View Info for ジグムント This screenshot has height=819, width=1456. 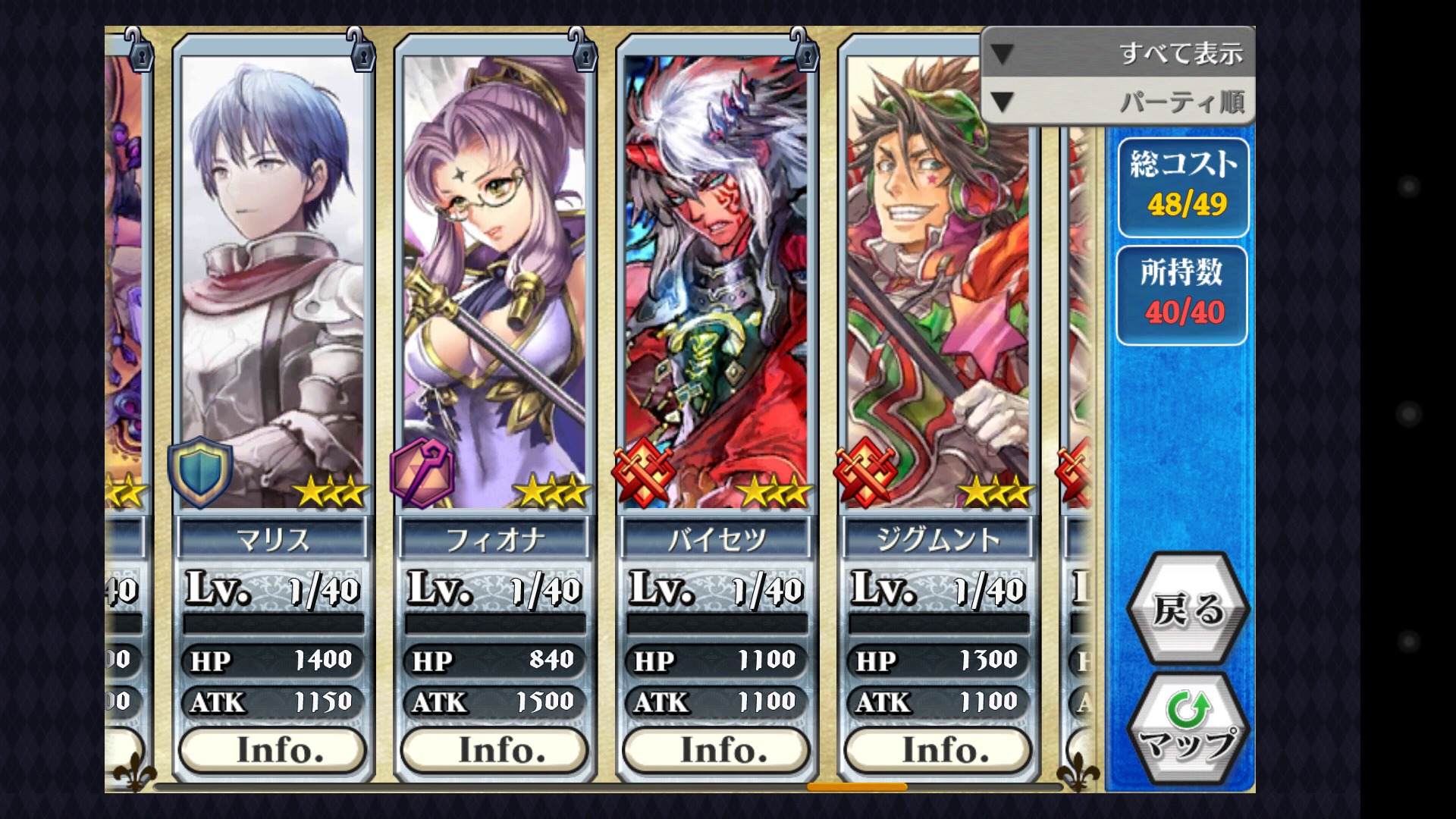[938, 750]
